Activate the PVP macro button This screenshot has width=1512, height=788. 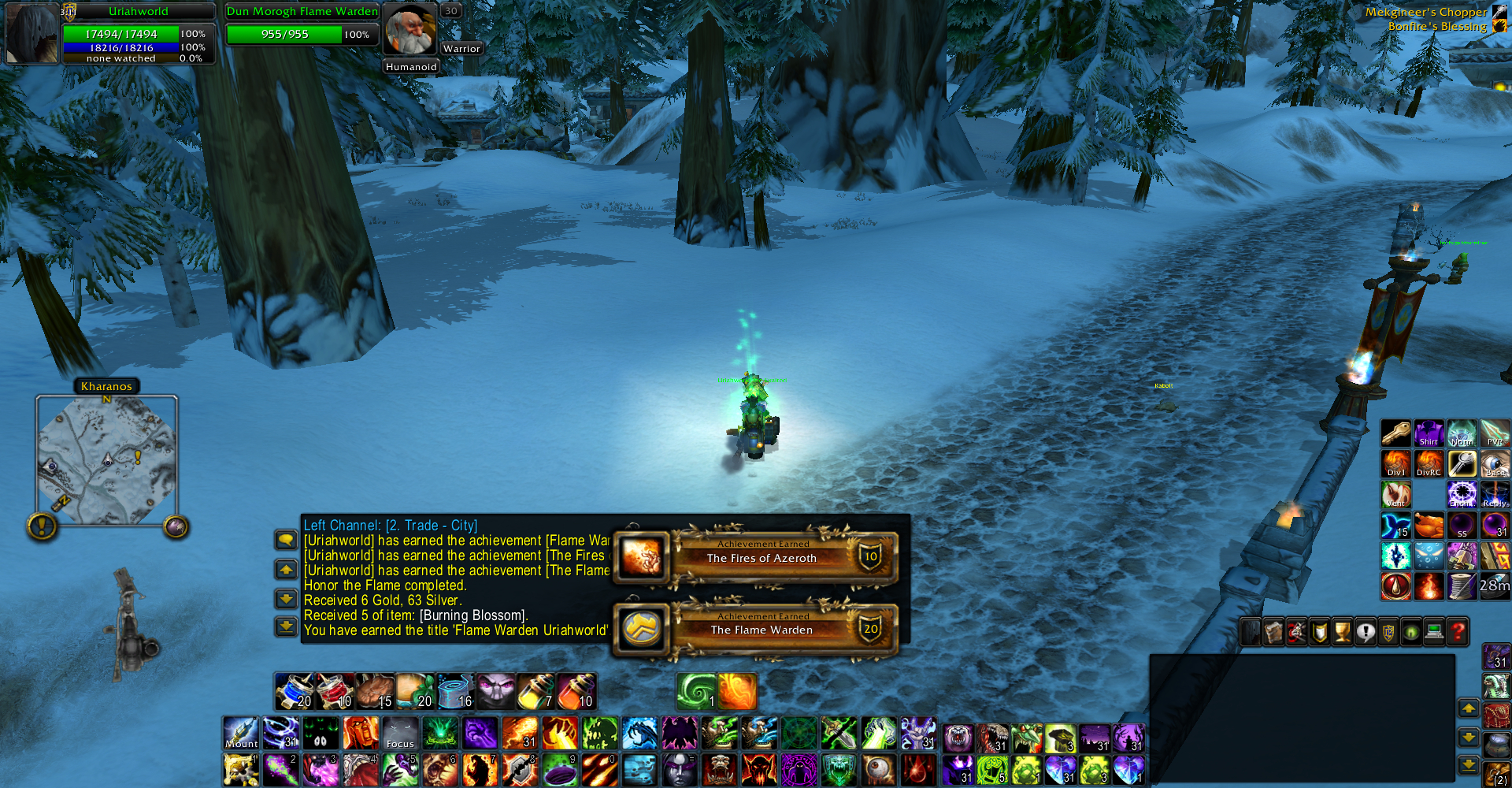click(1495, 433)
